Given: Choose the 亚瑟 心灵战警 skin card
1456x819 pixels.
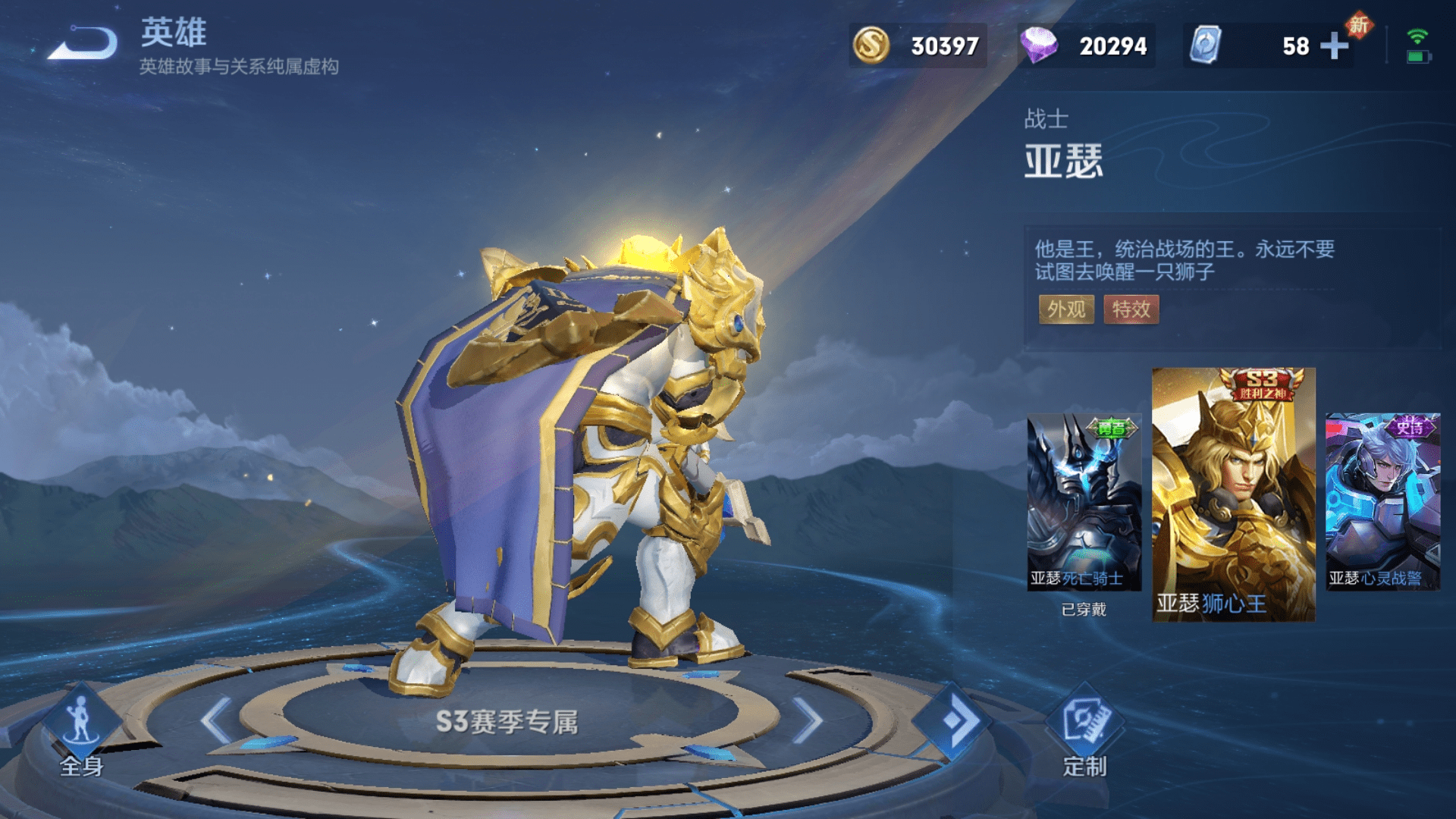Looking at the screenshot, I should click(1382, 502).
